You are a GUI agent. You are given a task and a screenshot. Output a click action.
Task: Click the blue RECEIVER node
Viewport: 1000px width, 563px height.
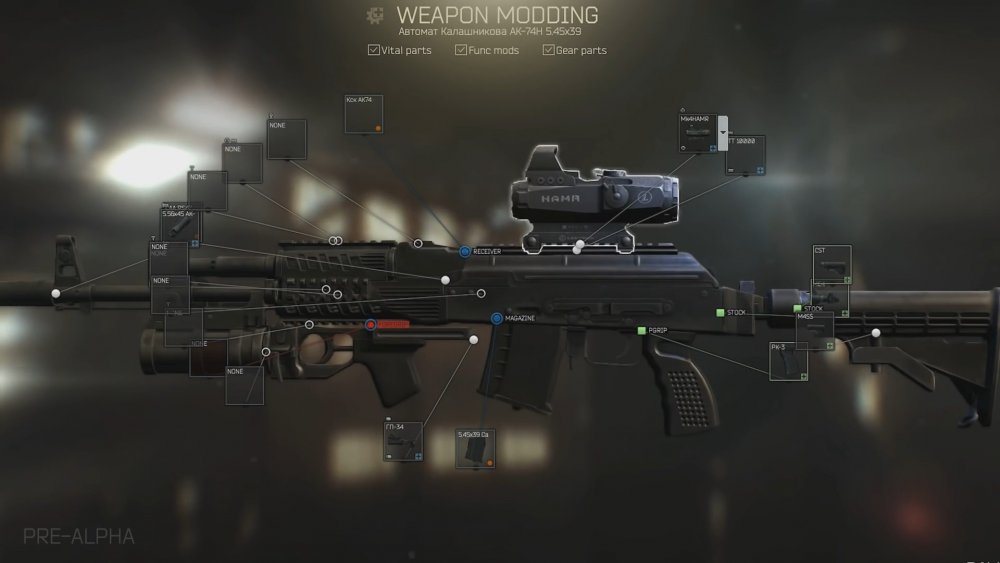tap(465, 251)
